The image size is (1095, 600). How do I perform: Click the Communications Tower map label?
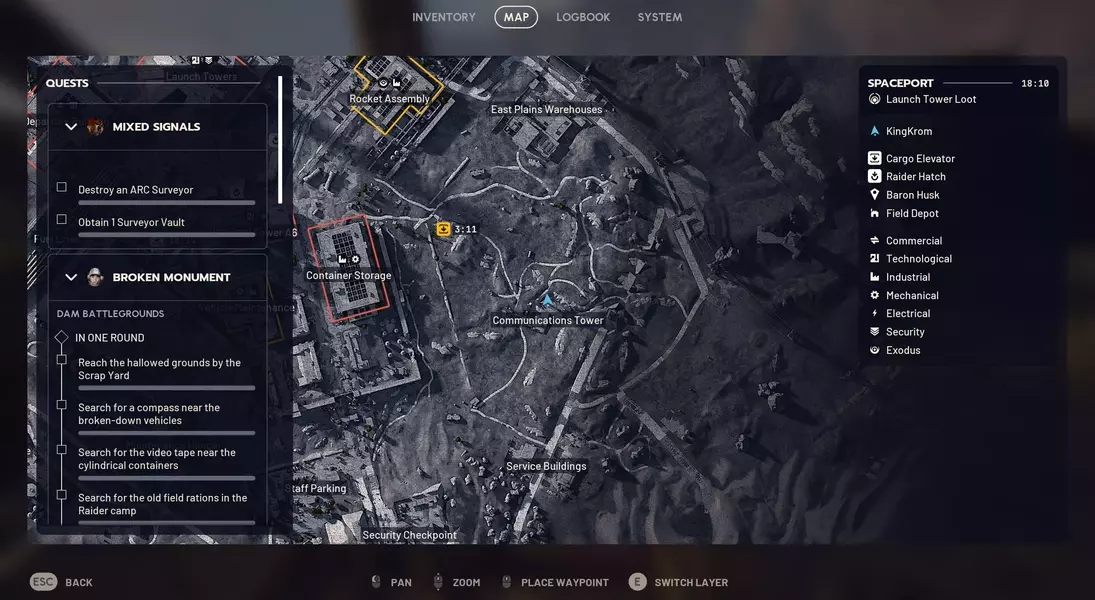pos(547,320)
